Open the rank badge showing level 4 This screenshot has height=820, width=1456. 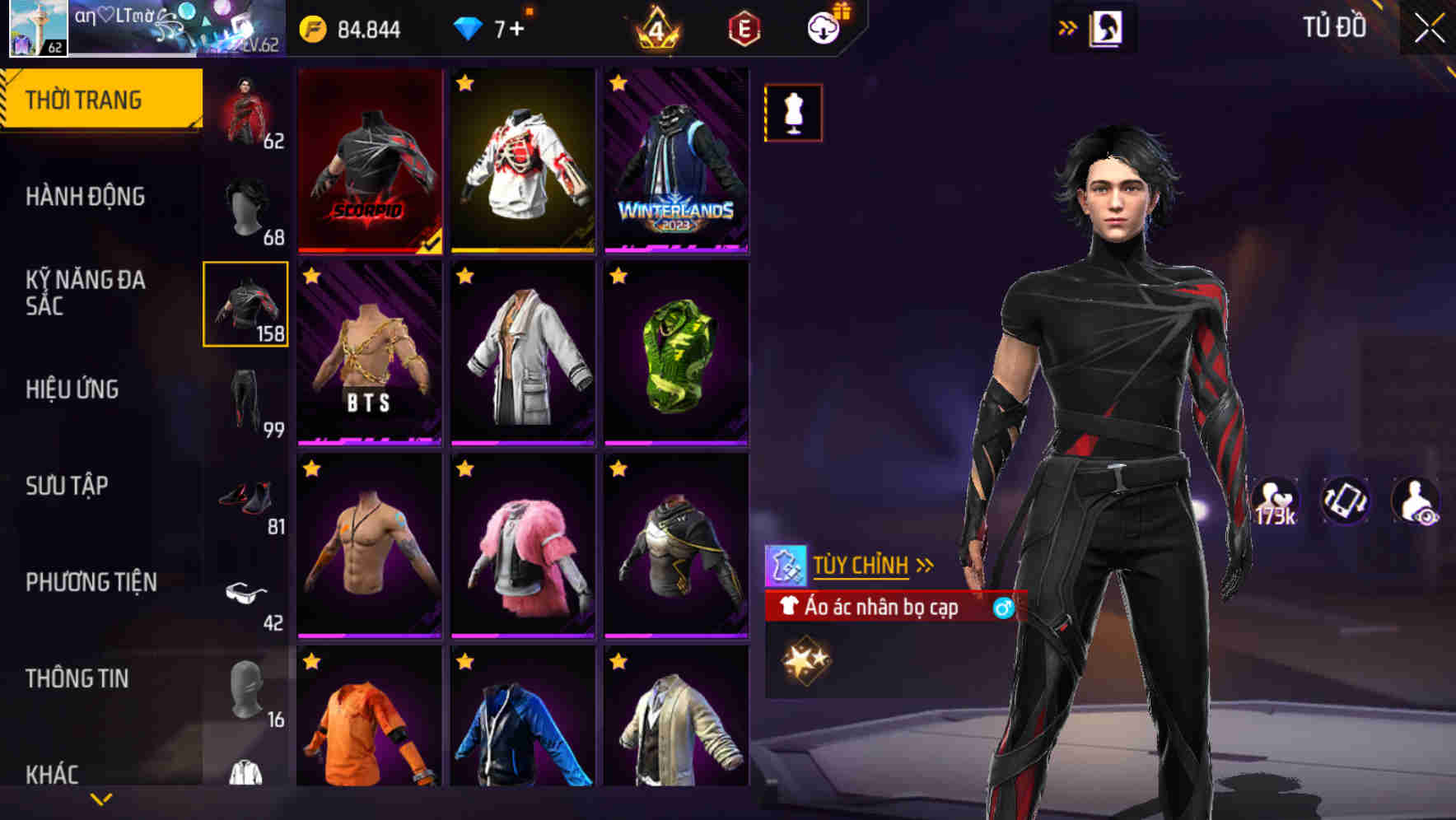[655, 28]
